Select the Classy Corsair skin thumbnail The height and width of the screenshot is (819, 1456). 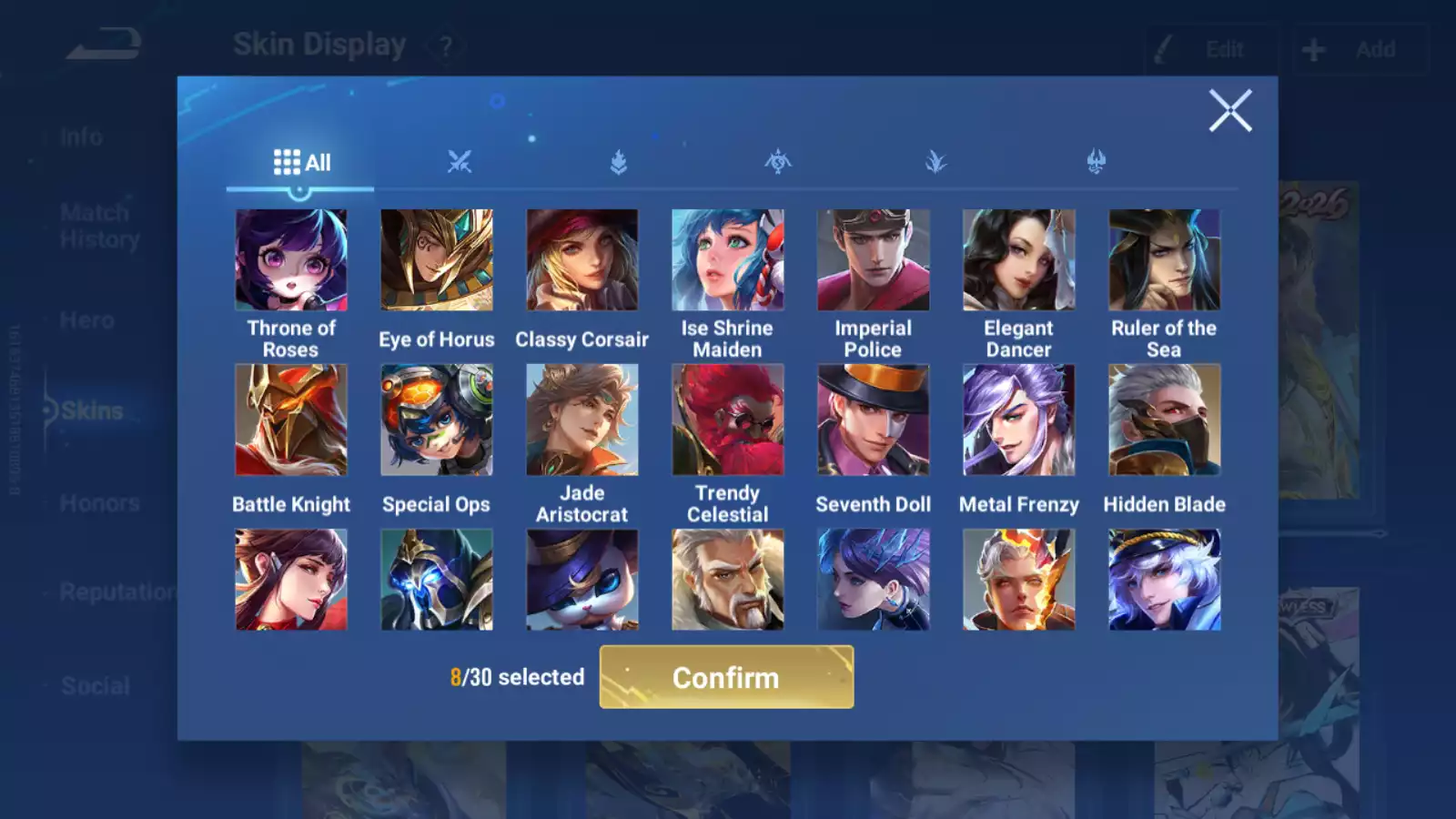[582, 258]
